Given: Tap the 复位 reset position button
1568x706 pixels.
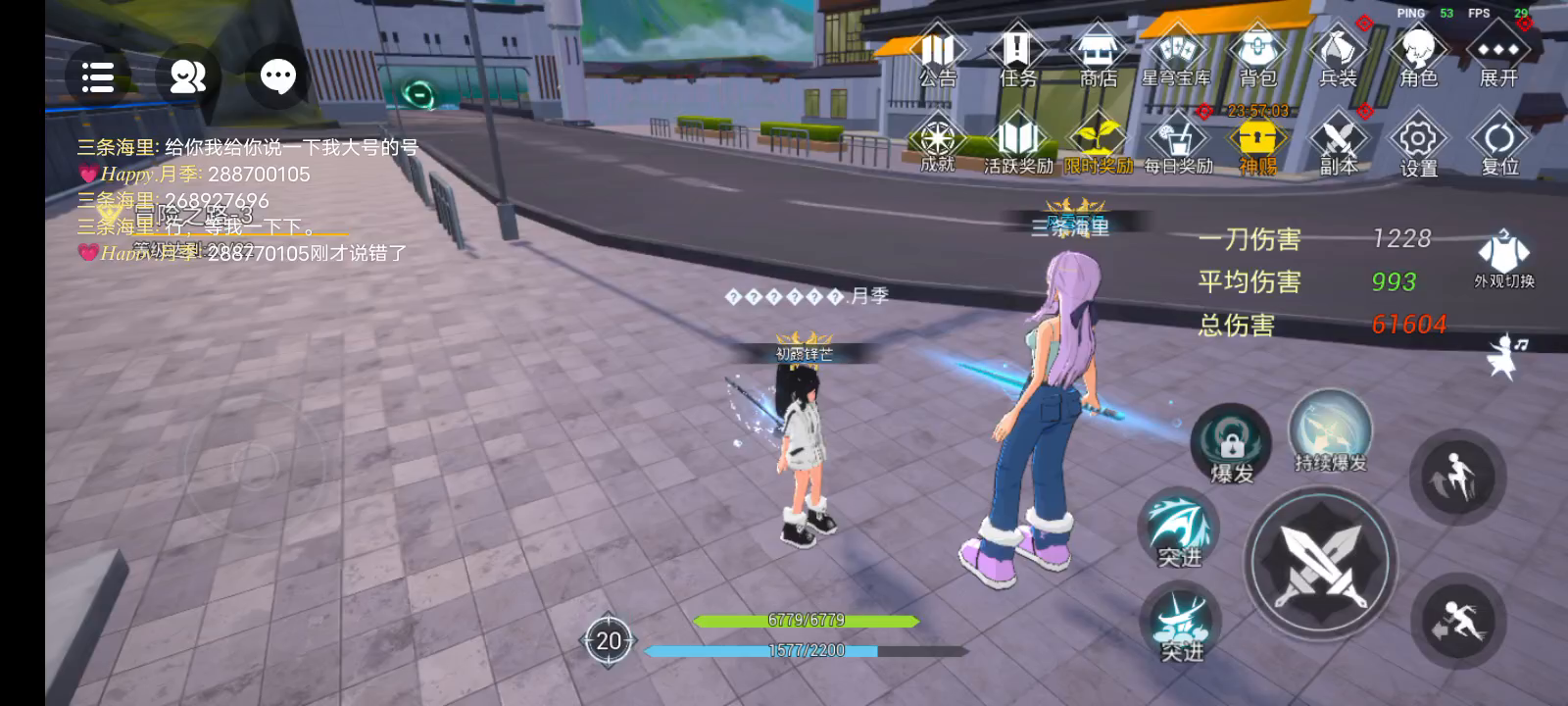Looking at the screenshot, I should [x=1498, y=145].
